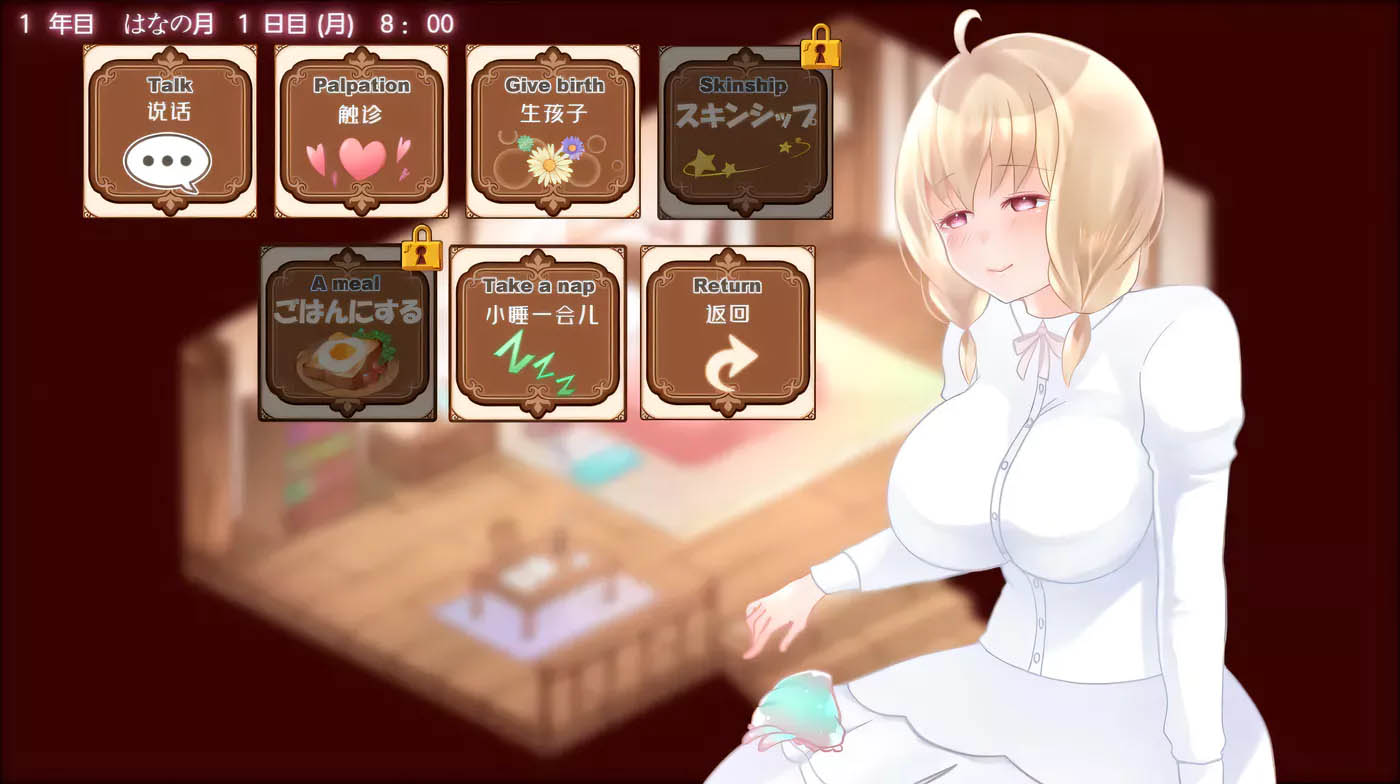This screenshot has height=784, width=1400.
Task: Select the flowers icon on Give birth
Action: pos(550,155)
